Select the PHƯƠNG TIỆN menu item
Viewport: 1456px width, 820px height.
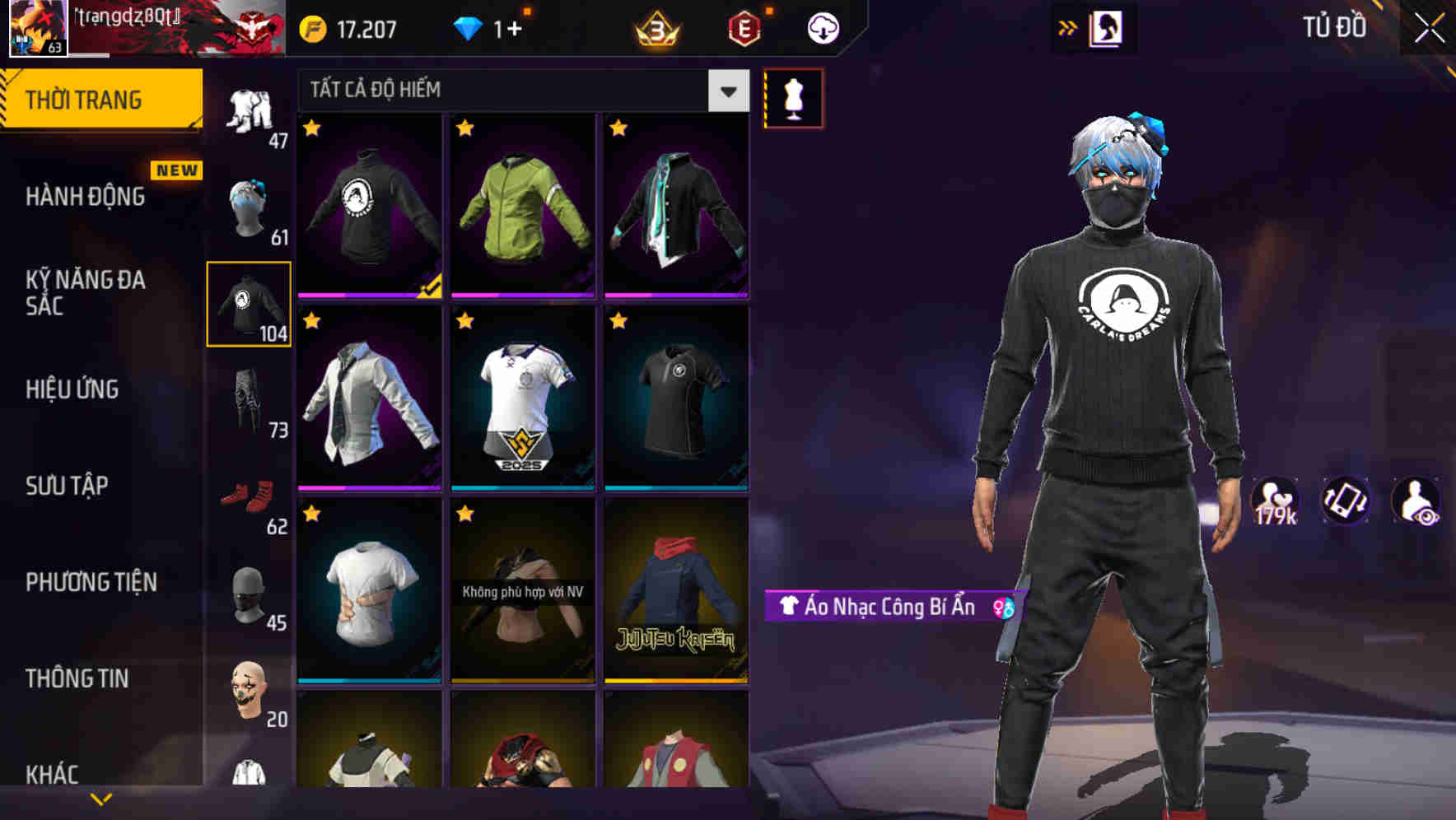tap(89, 582)
